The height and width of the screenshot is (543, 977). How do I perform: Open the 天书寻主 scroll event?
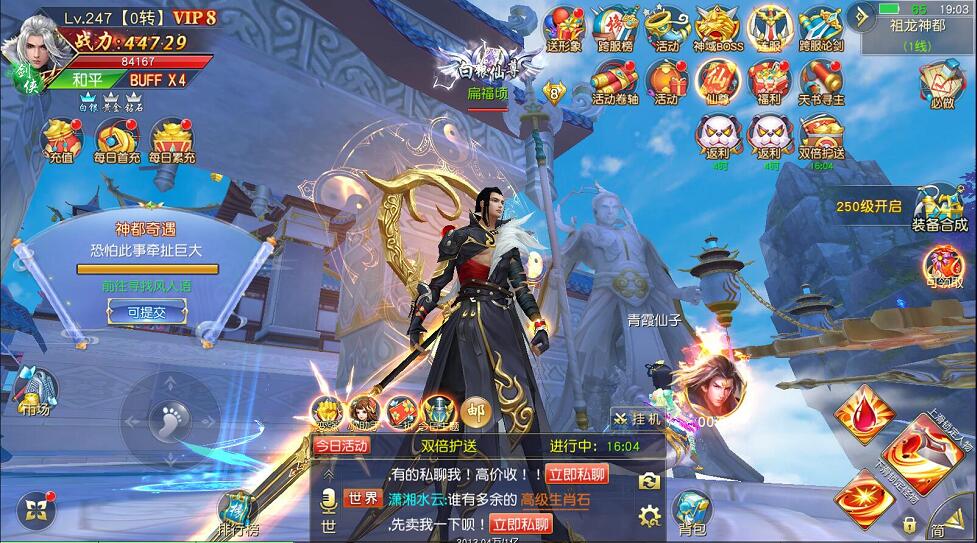tap(821, 81)
